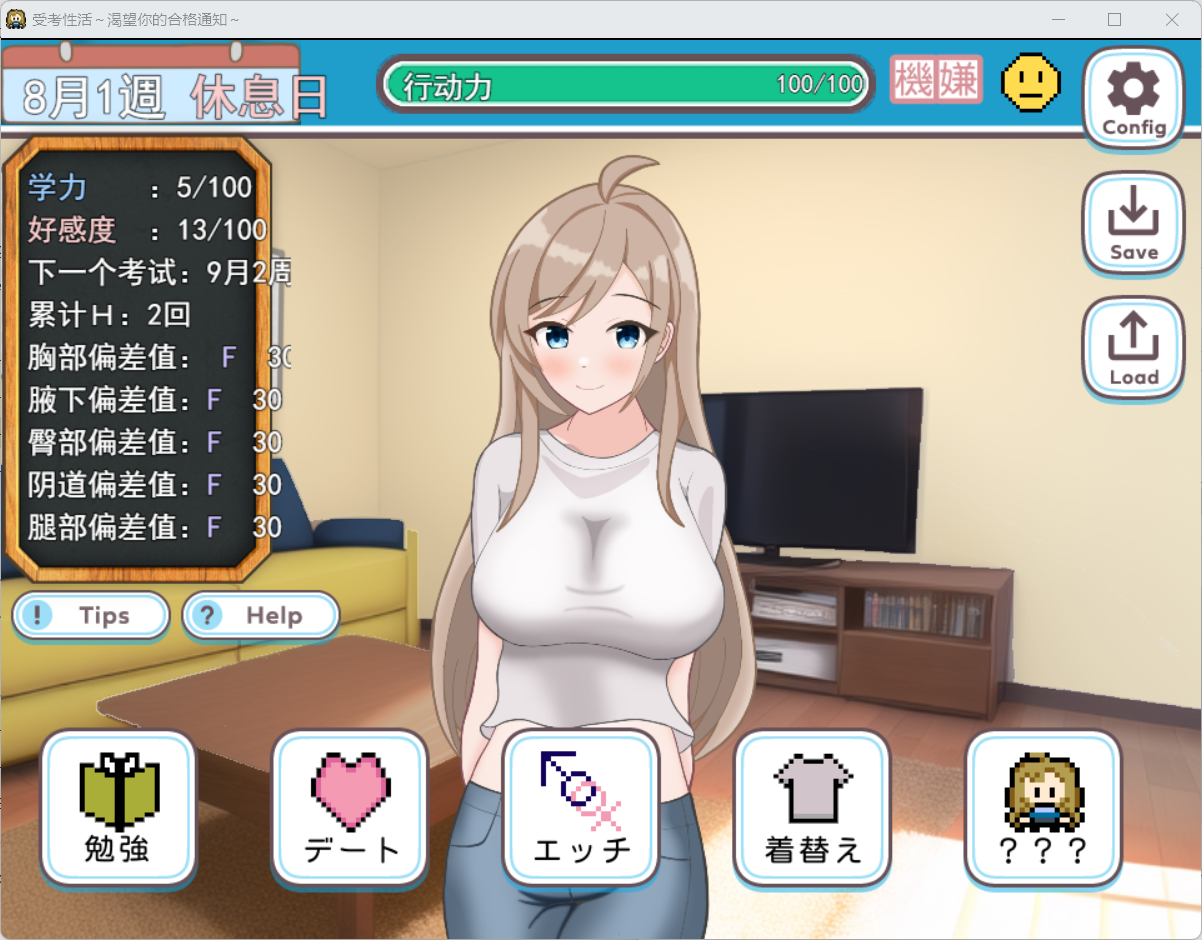Viewport: 1202px width, 940px height.
Task: Click the Save game button
Action: pyautogui.click(x=1133, y=224)
